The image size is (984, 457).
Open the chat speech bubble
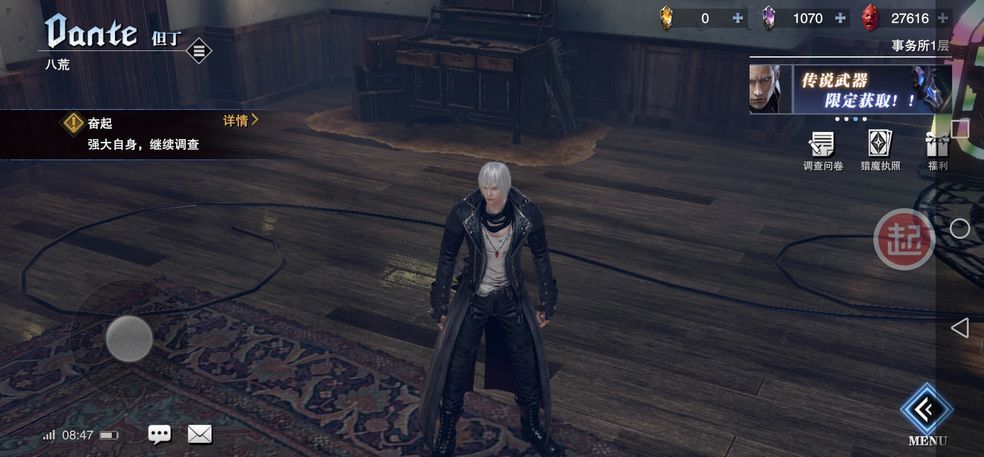[159, 434]
